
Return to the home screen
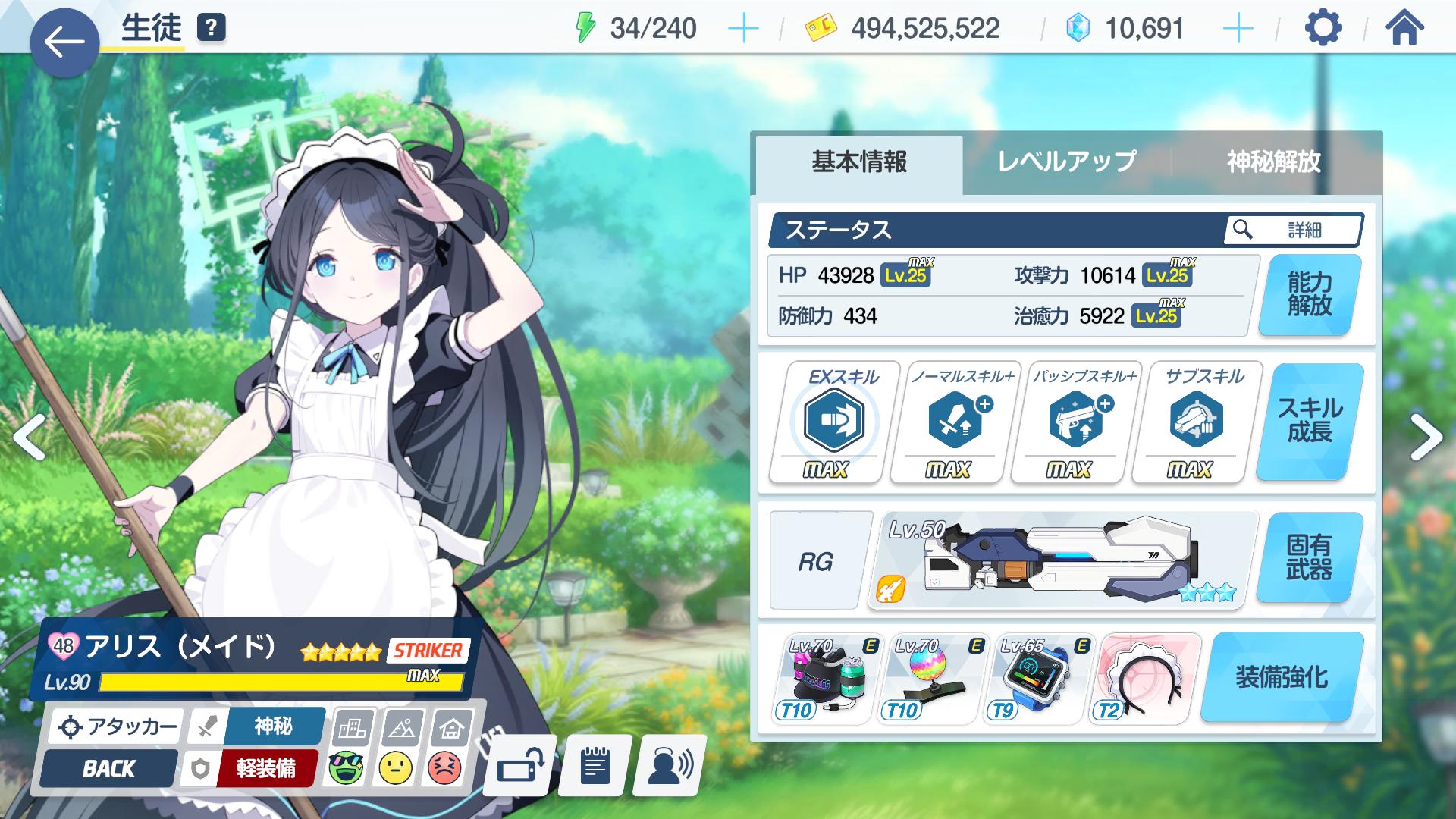(1404, 29)
